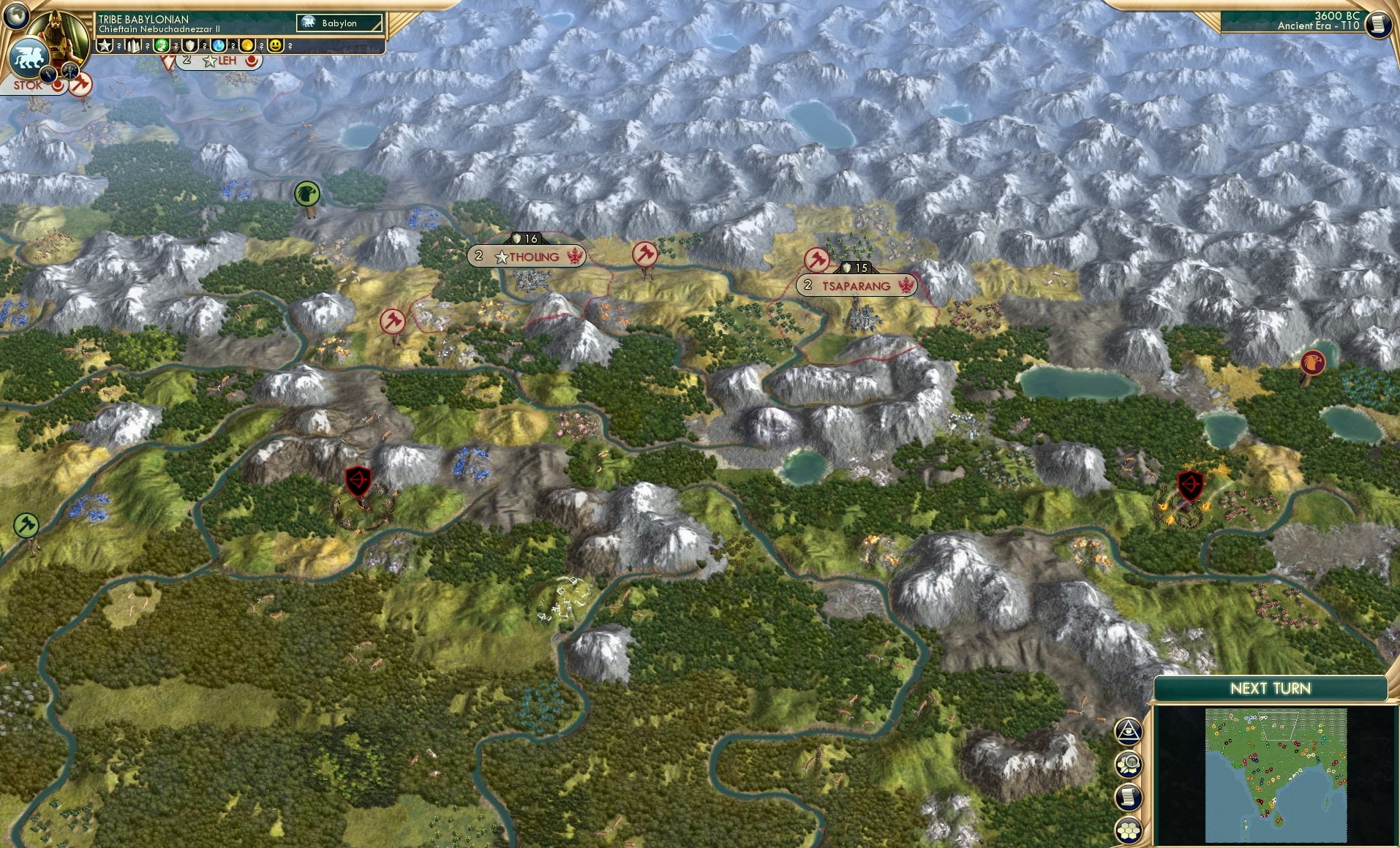Select the Babylon civilization lion emblem
1400x848 pixels.
(x=29, y=57)
